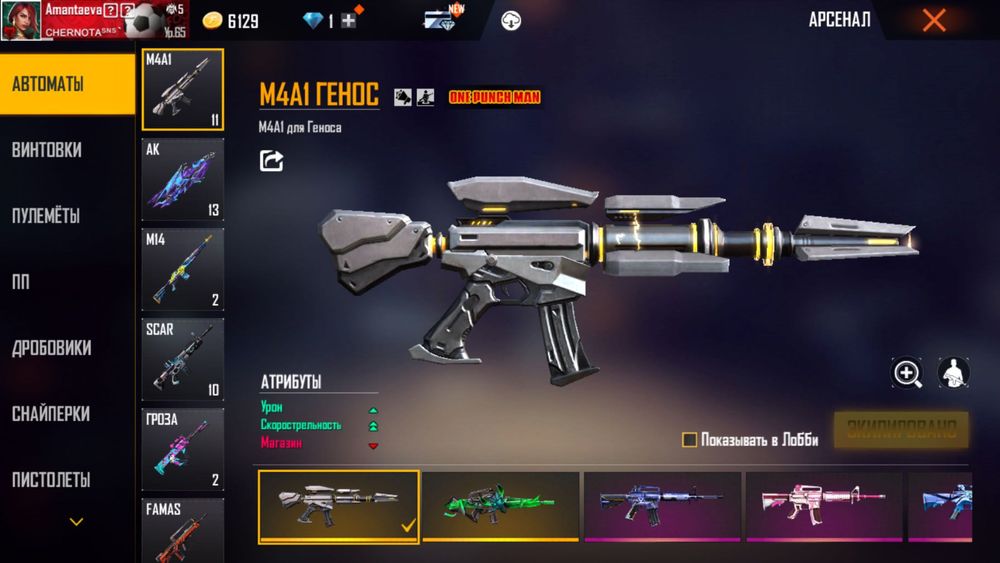Toggle the Показывать в Лобби checkbox
This screenshot has width=1000, height=563.
tap(689, 440)
